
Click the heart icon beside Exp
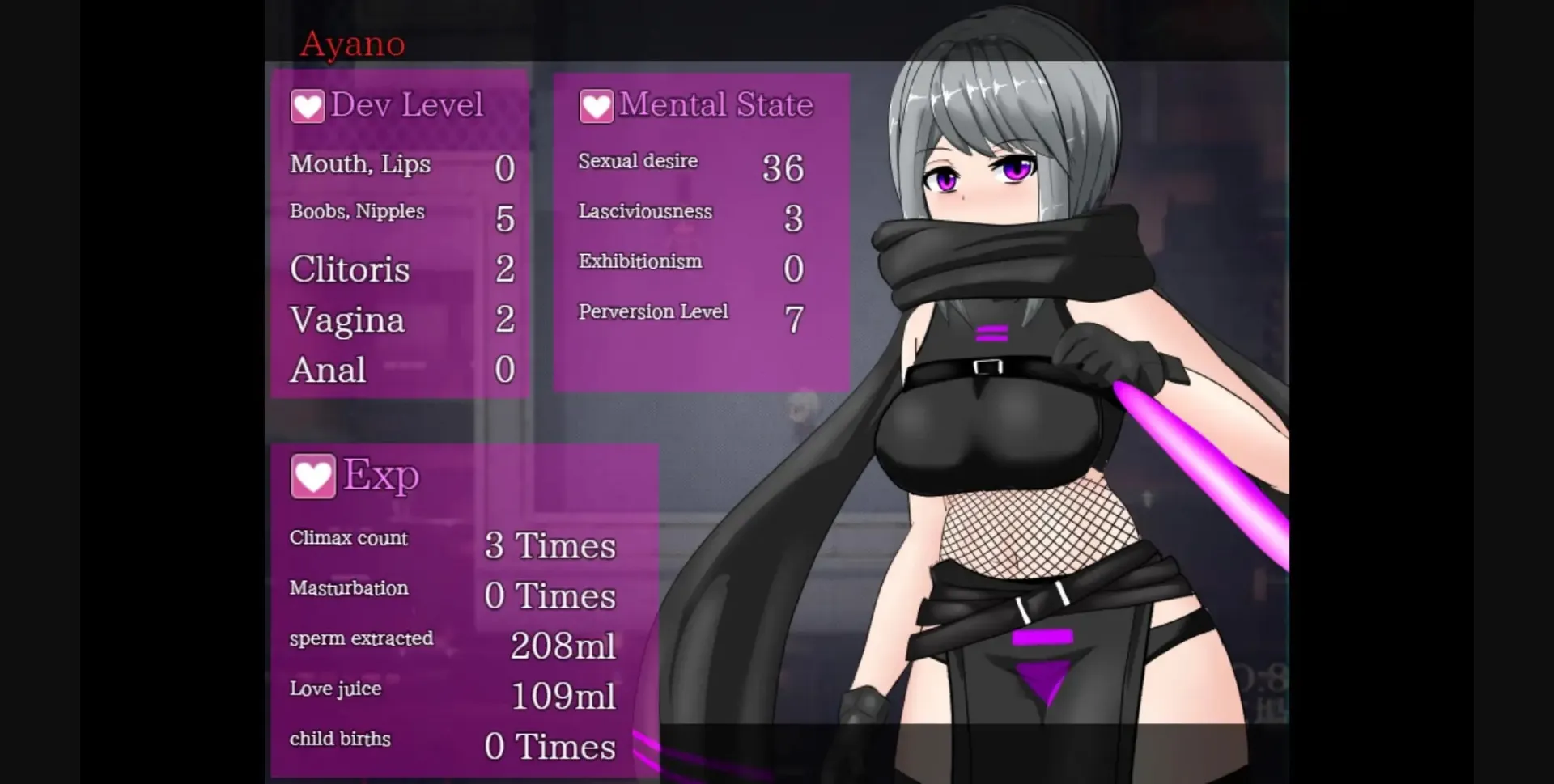(314, 476)
